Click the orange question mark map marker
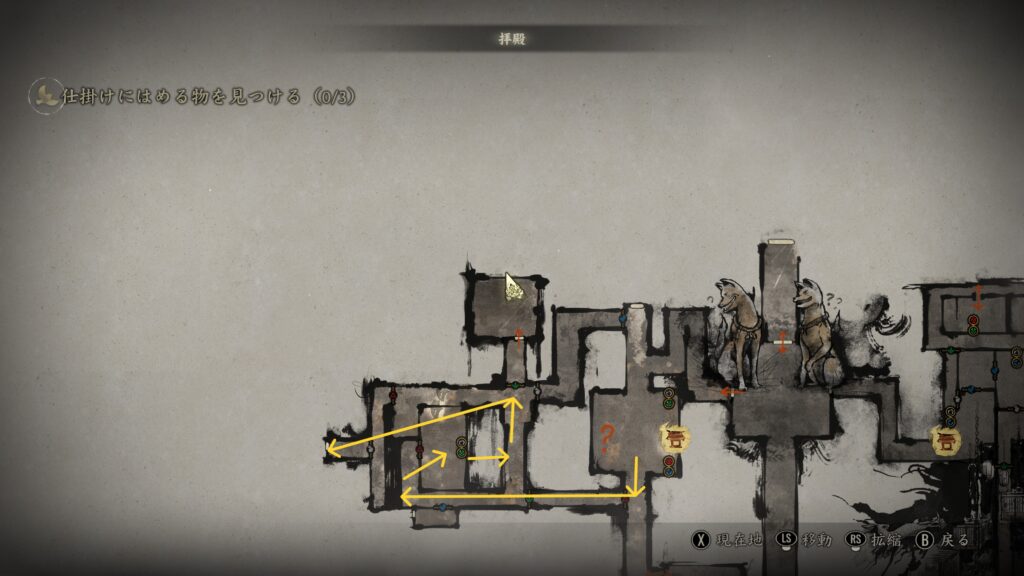 point(605,435)
